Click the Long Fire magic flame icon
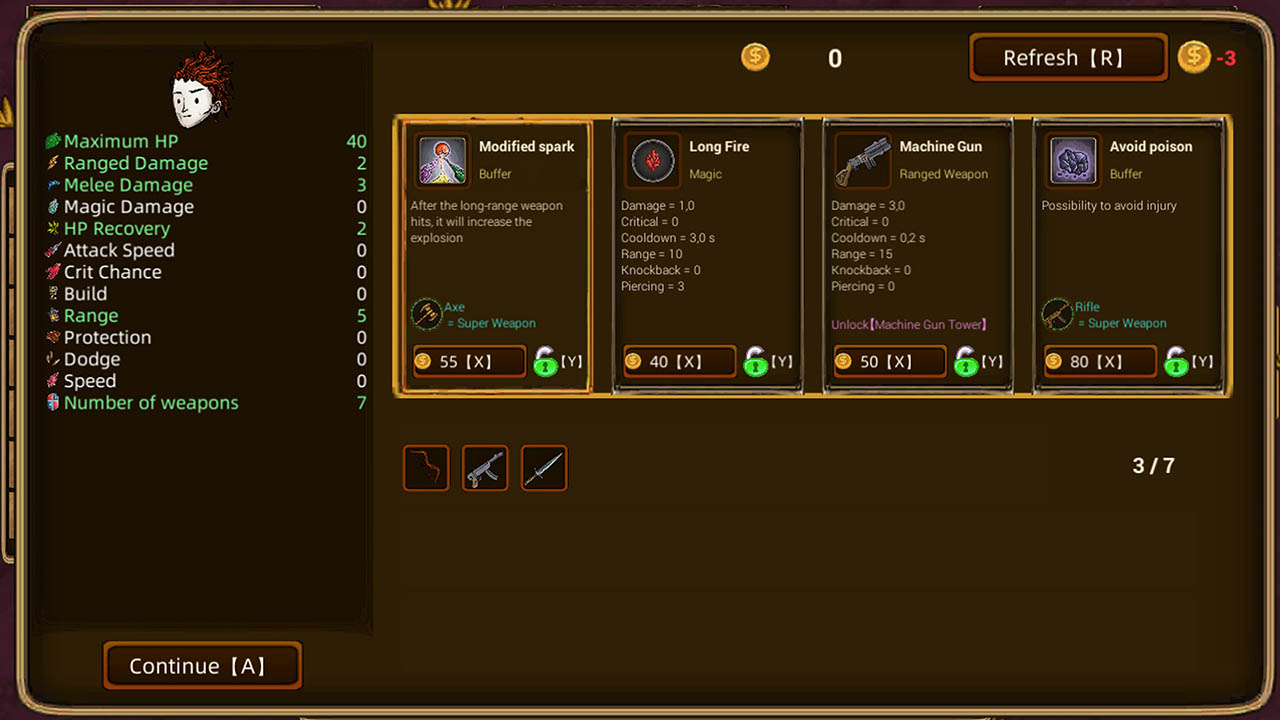The image size is (1280, 720). click(x=652, y=160)
